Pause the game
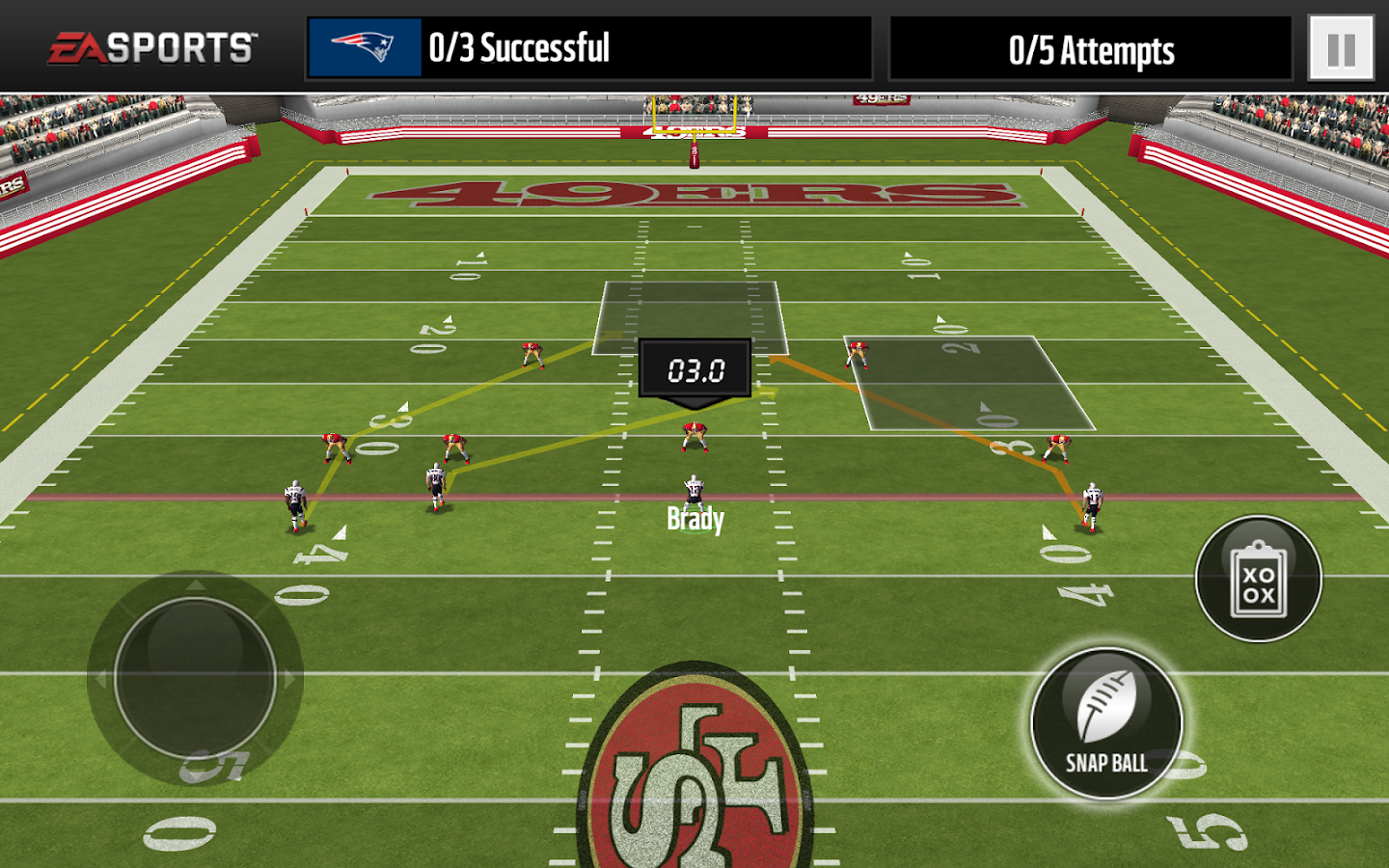The image size is (1389, 868). (1341, 48)
